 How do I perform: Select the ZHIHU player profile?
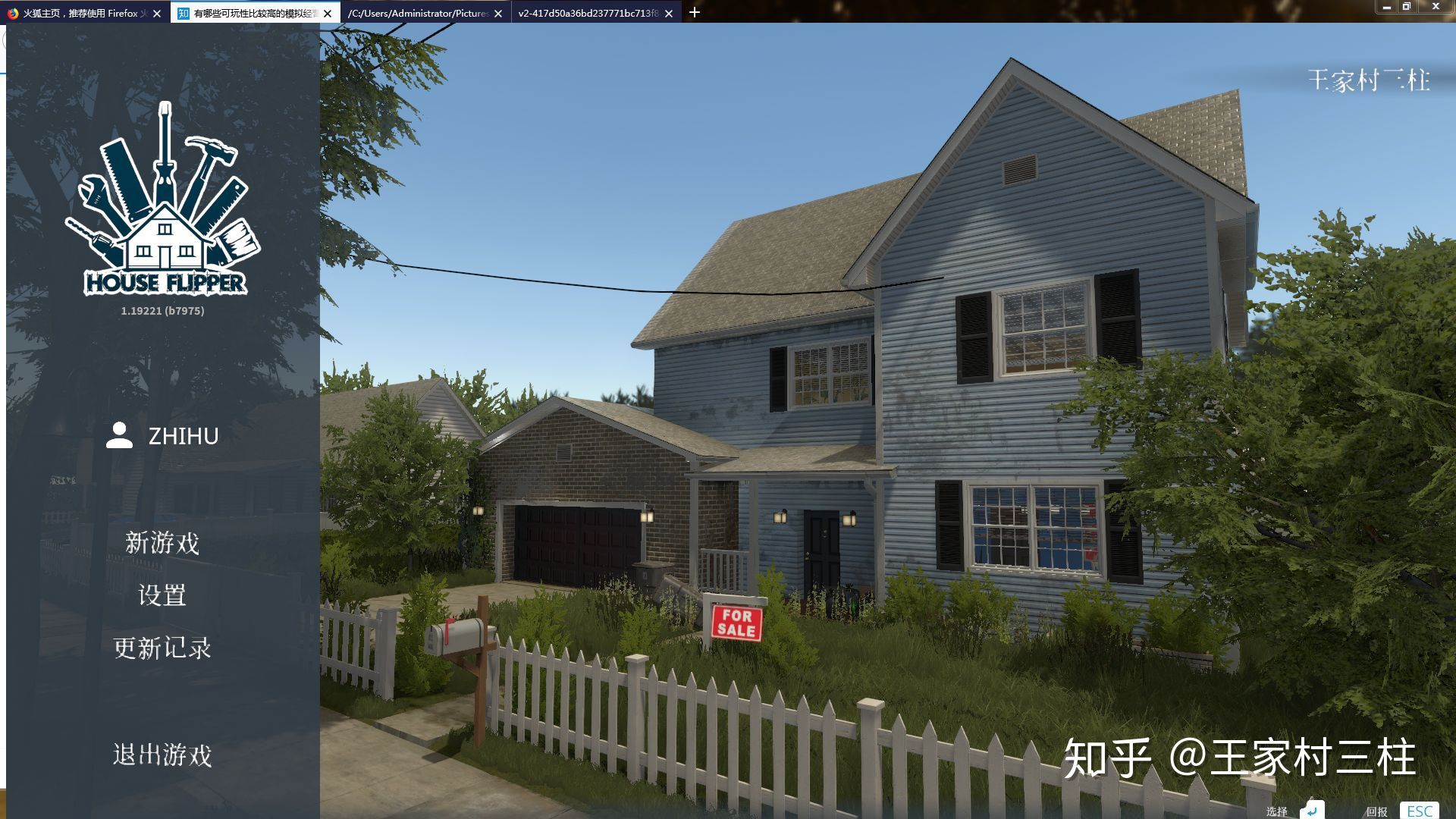(163, 436)
